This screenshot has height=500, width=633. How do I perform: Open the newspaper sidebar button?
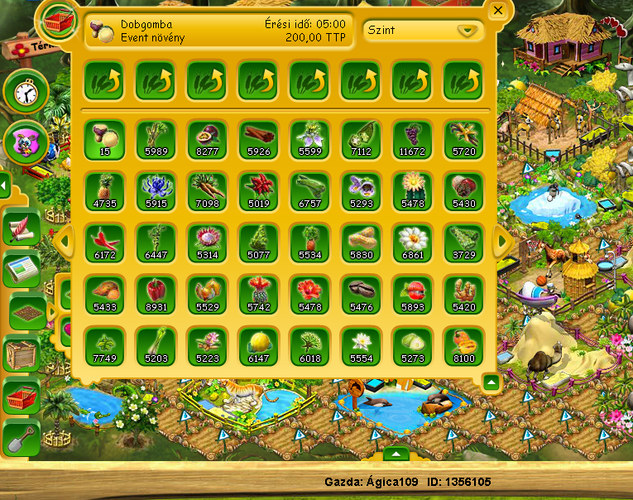[x=22, y=270]
